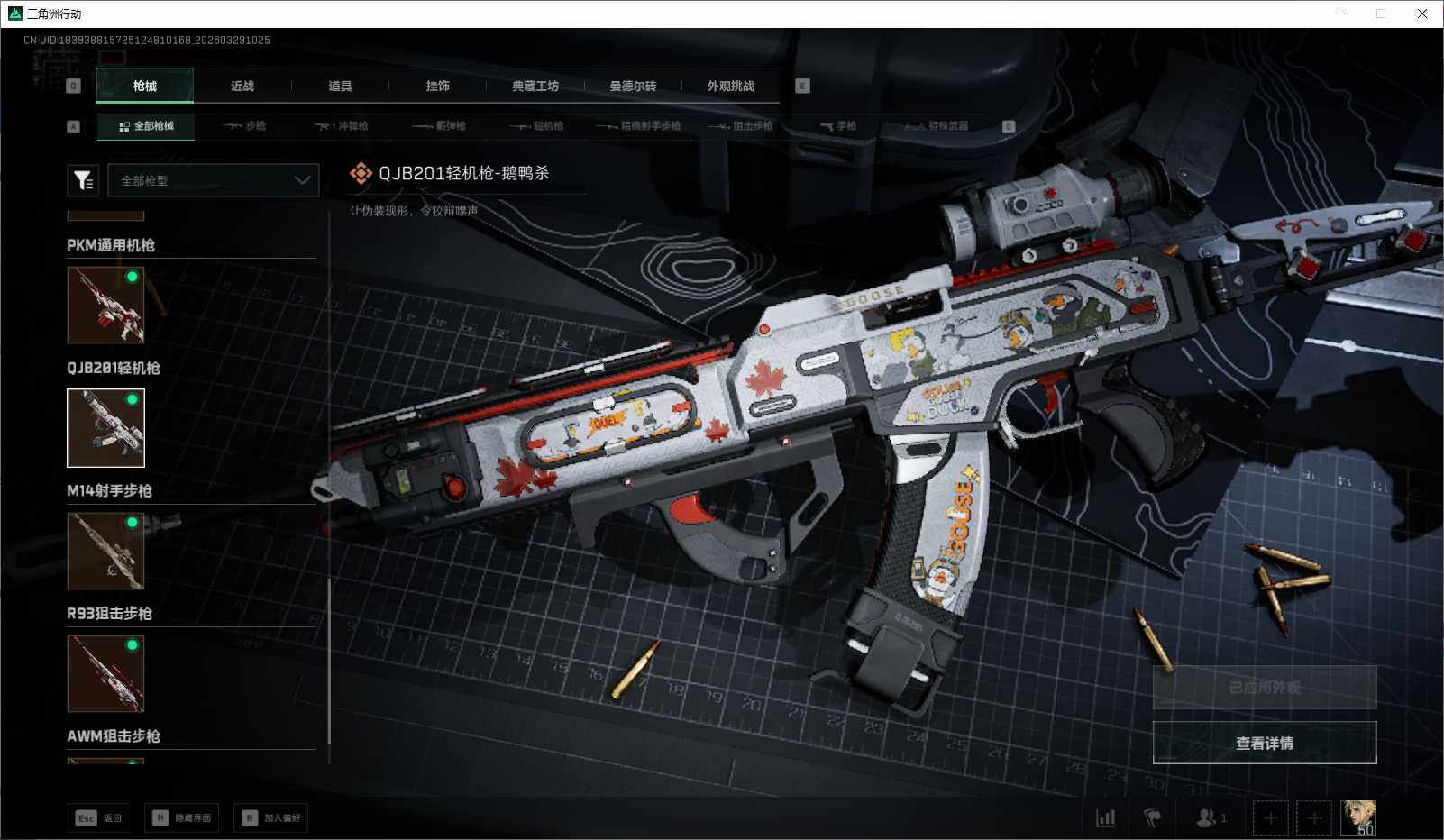Select the PKM通用机枪 skin thumbnail
This screenshot has height=840, width=1444.
click(105, 305)
